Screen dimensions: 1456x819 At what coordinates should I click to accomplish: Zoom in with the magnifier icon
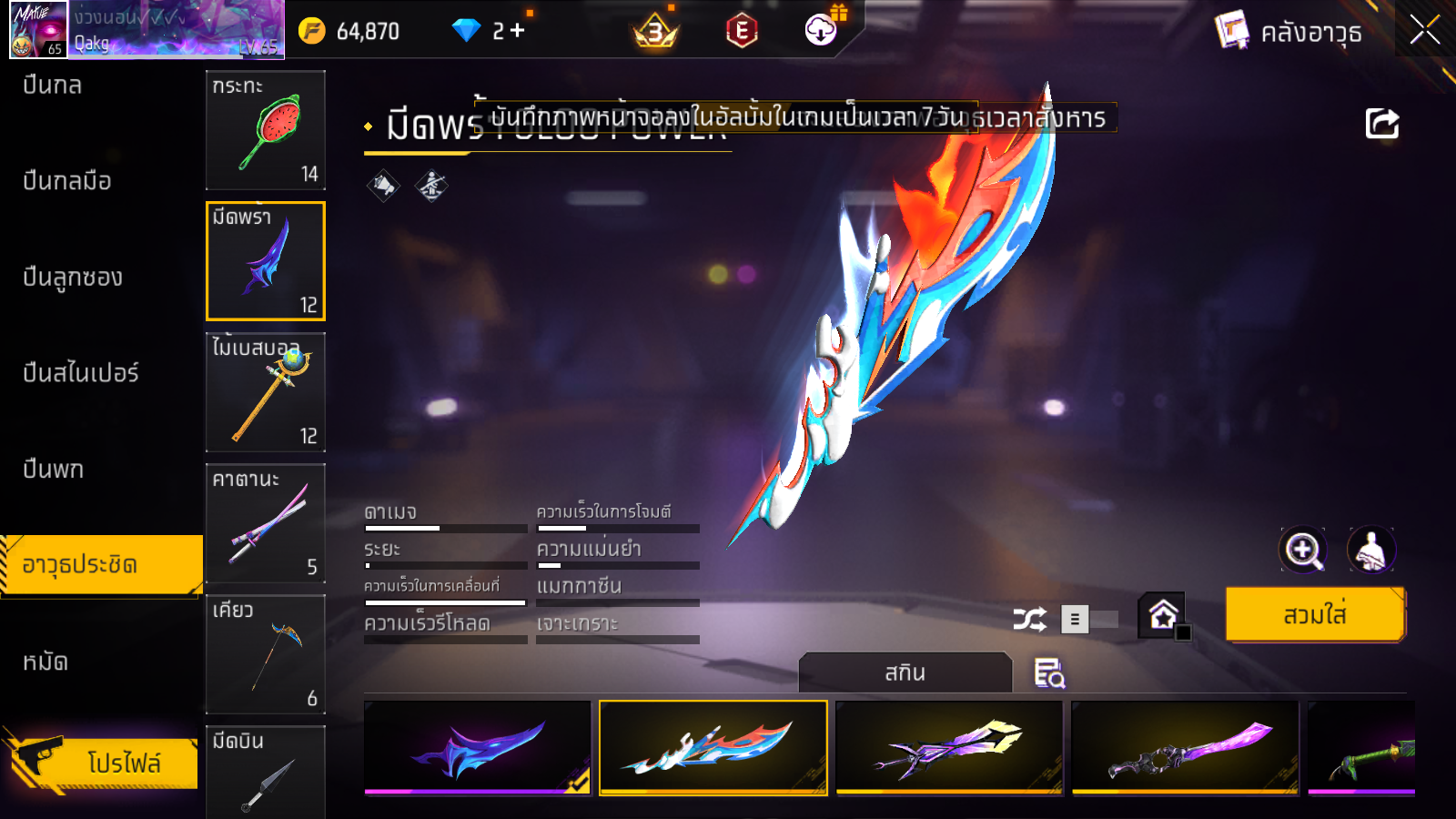click(1303, 550)
